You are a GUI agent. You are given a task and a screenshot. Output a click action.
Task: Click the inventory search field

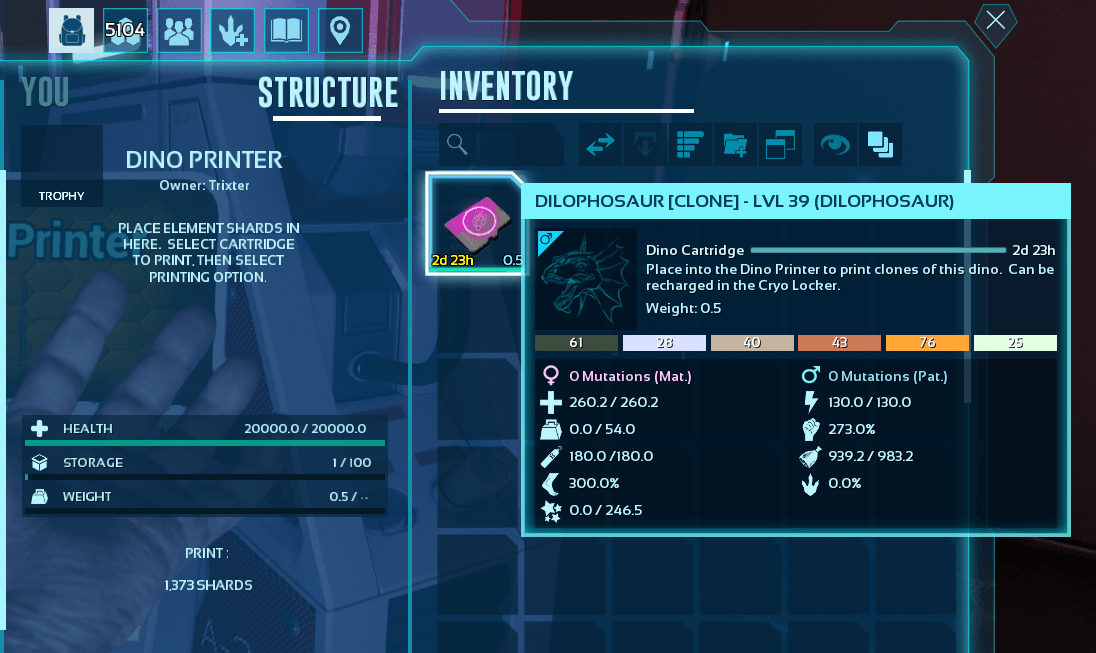518,144
